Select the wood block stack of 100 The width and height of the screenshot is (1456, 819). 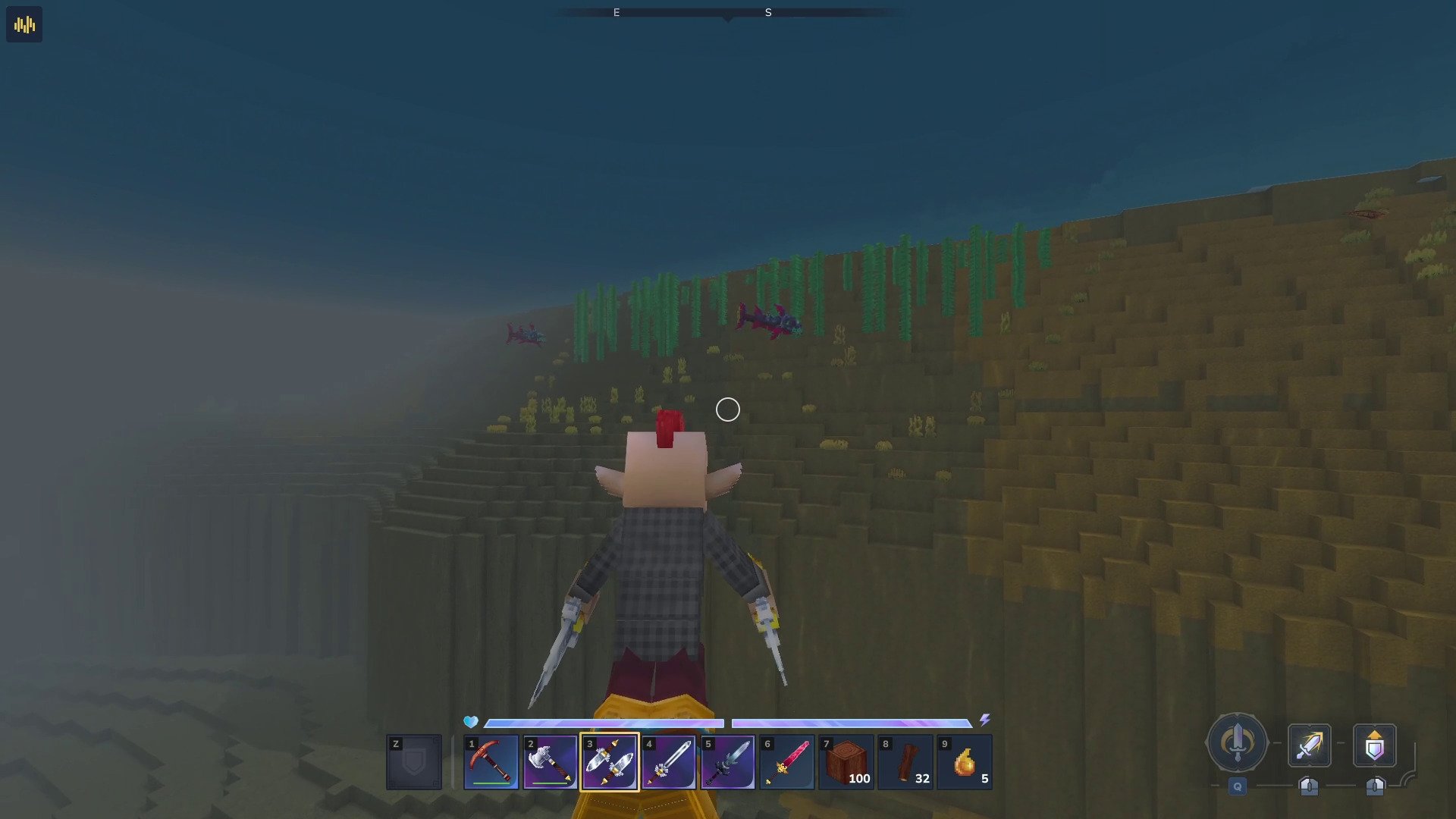point(846,762)
